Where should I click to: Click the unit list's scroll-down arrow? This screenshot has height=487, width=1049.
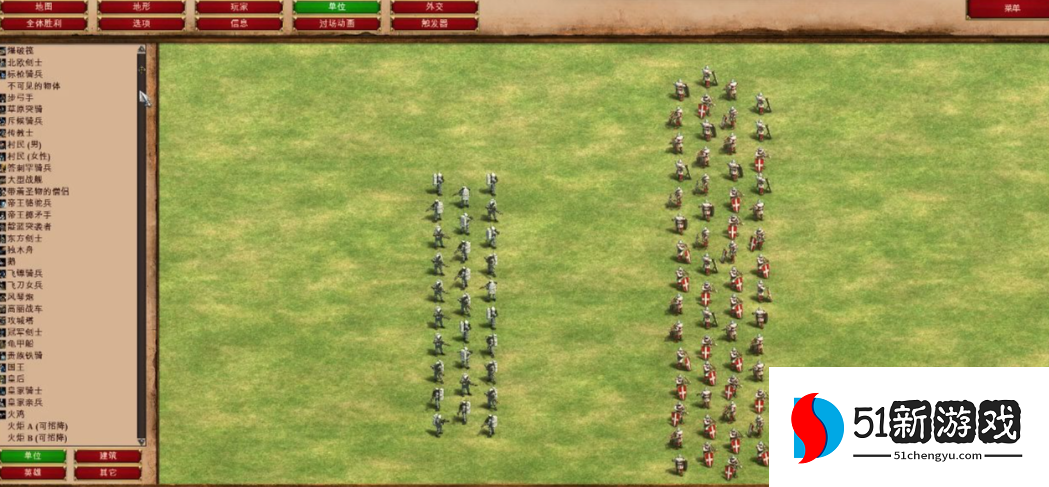click(141, 441)
